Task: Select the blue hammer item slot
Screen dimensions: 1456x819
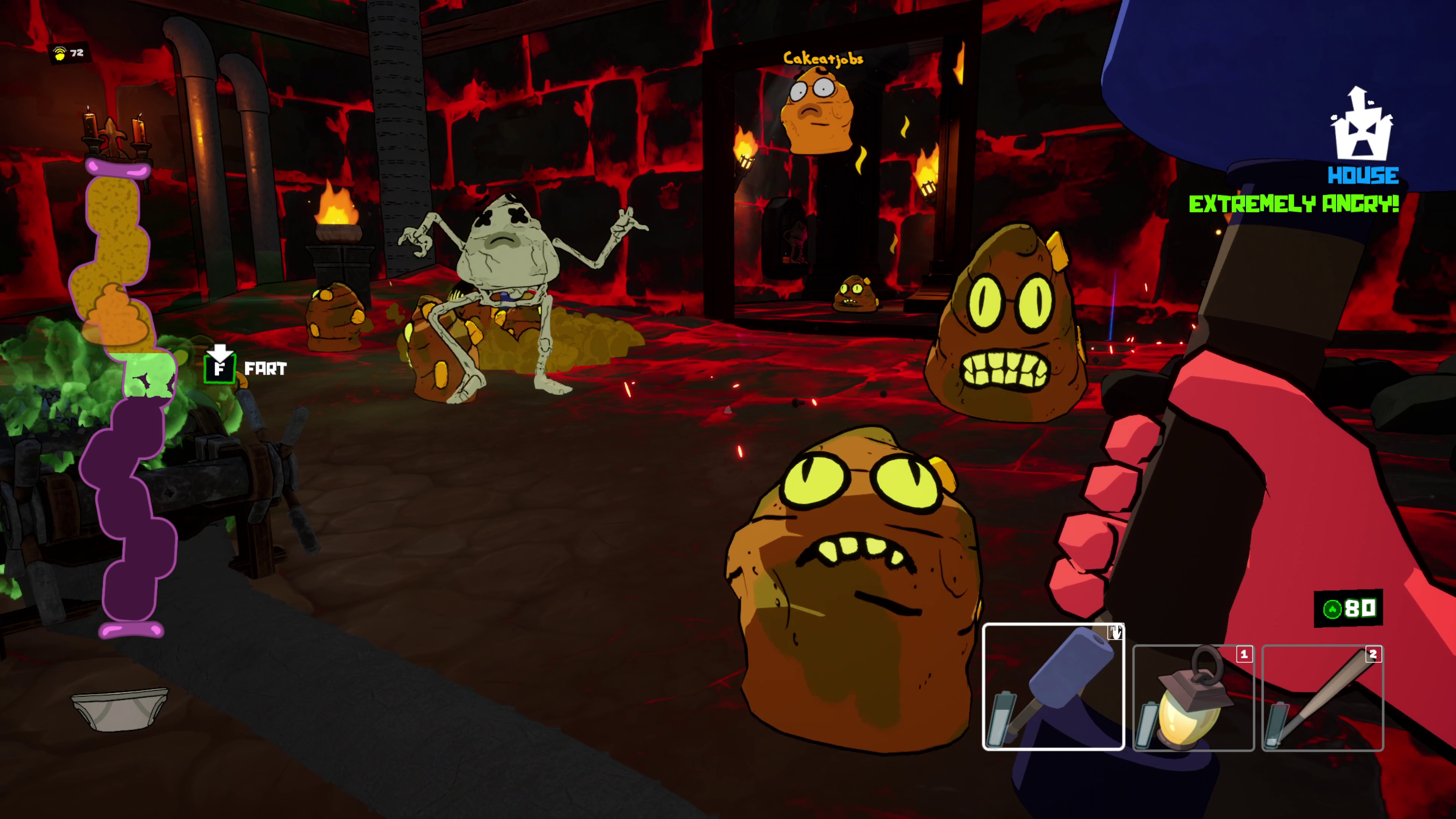Action: (1054, 687)
